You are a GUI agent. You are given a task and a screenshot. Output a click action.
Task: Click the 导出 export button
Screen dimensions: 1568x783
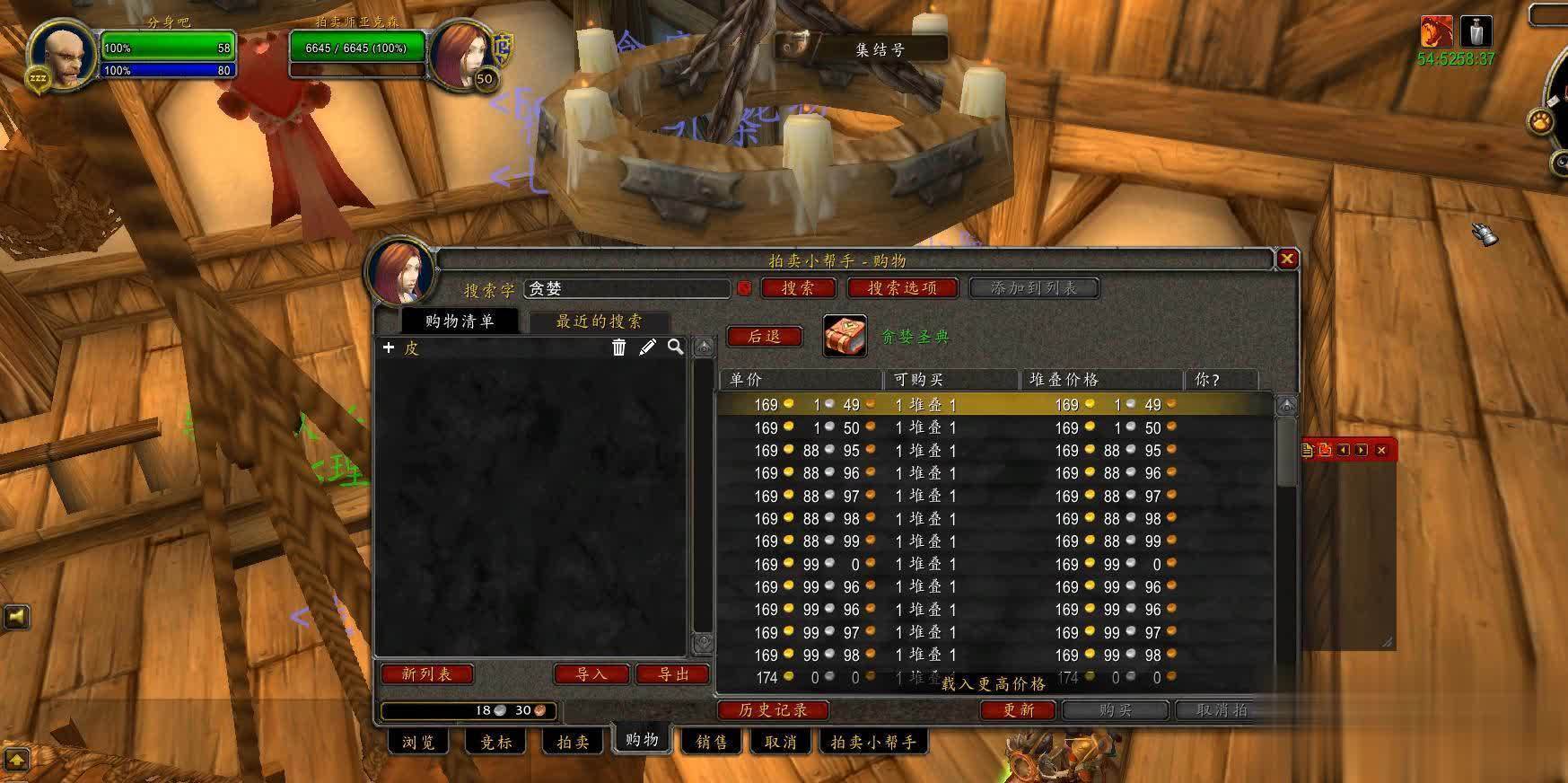pos(673,674)
